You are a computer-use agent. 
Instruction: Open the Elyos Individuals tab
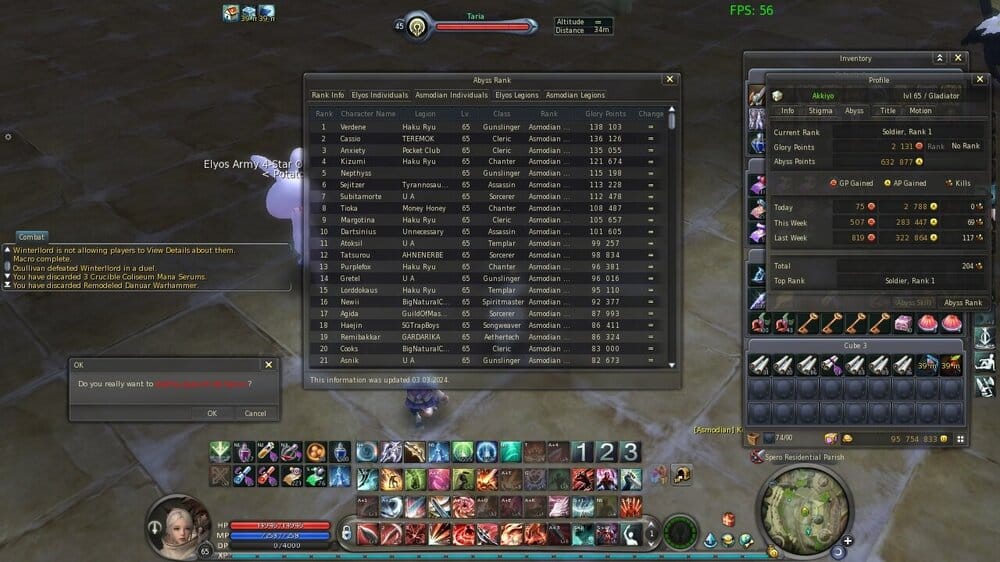(x=380, y=95)
